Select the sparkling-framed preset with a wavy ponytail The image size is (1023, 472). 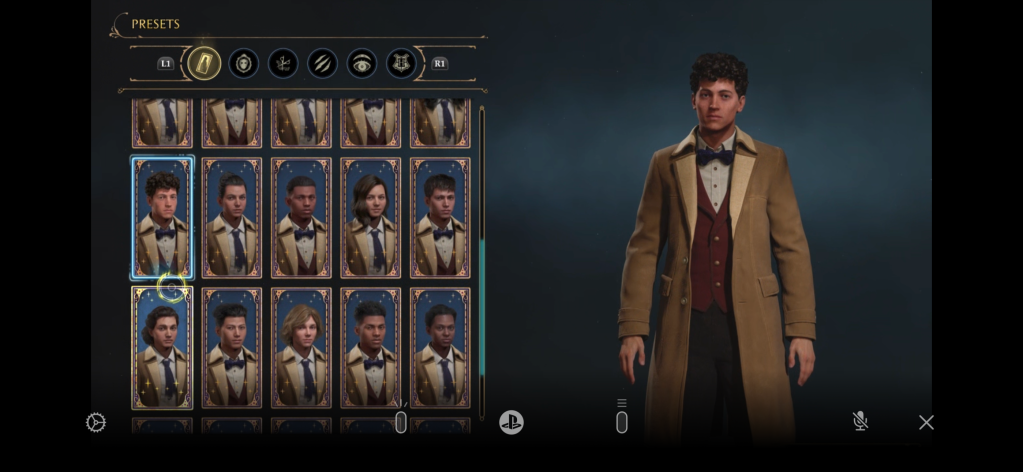162,347
